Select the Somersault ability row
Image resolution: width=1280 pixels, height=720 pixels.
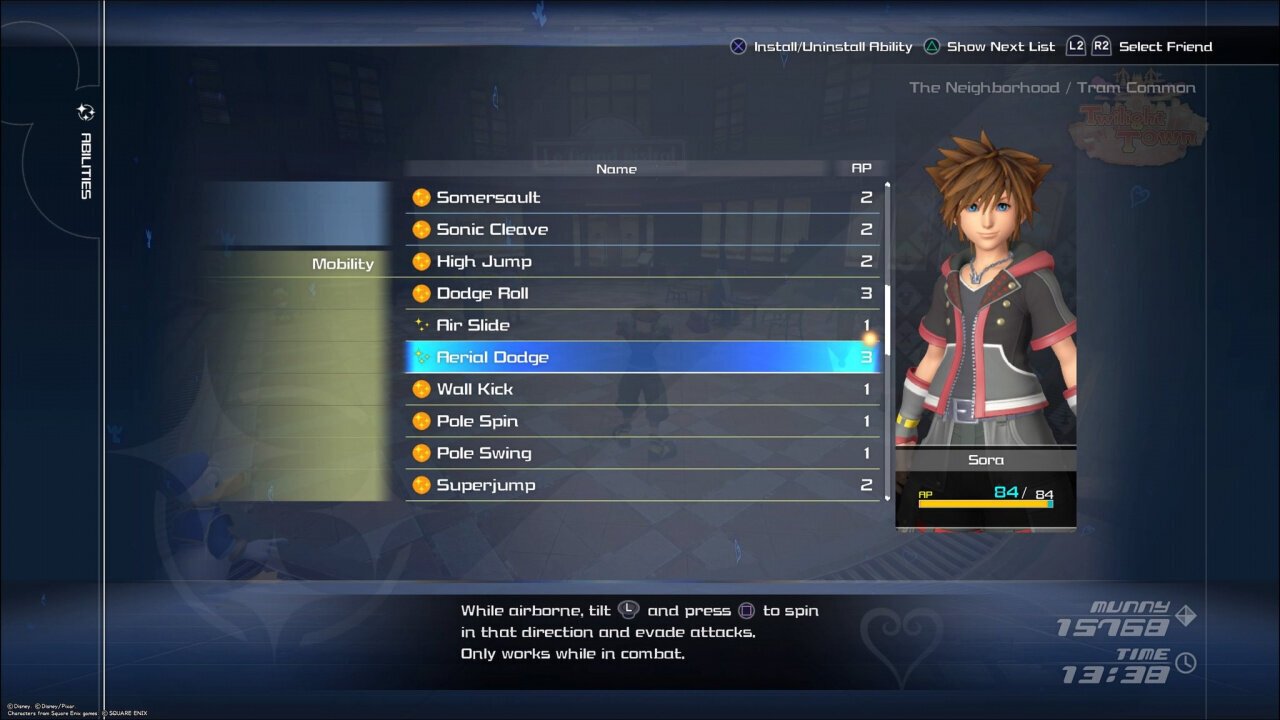pyautogui.click(x=642, y=197)
